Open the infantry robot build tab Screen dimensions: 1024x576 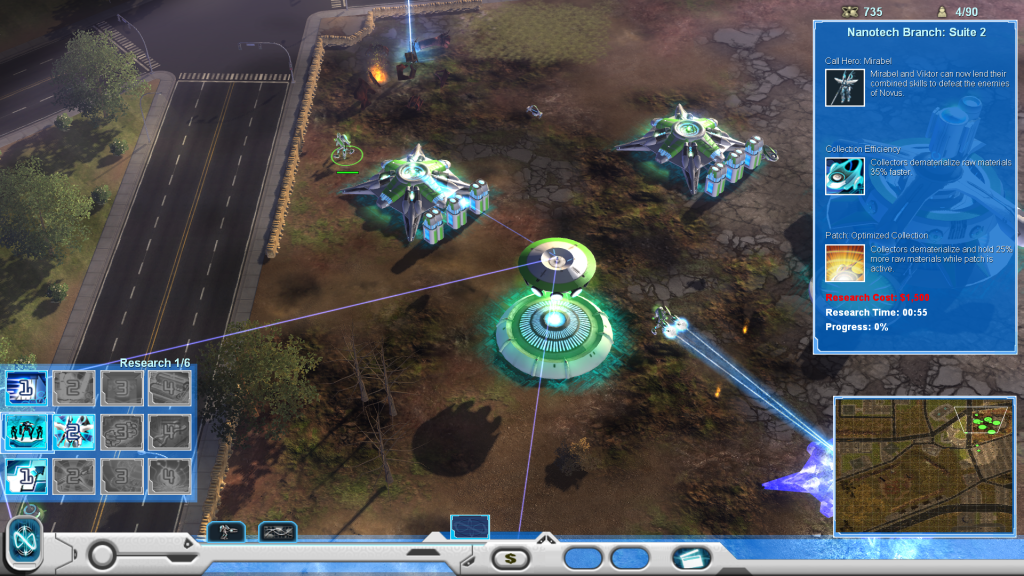pyautogui.click(x=225, y=532)
